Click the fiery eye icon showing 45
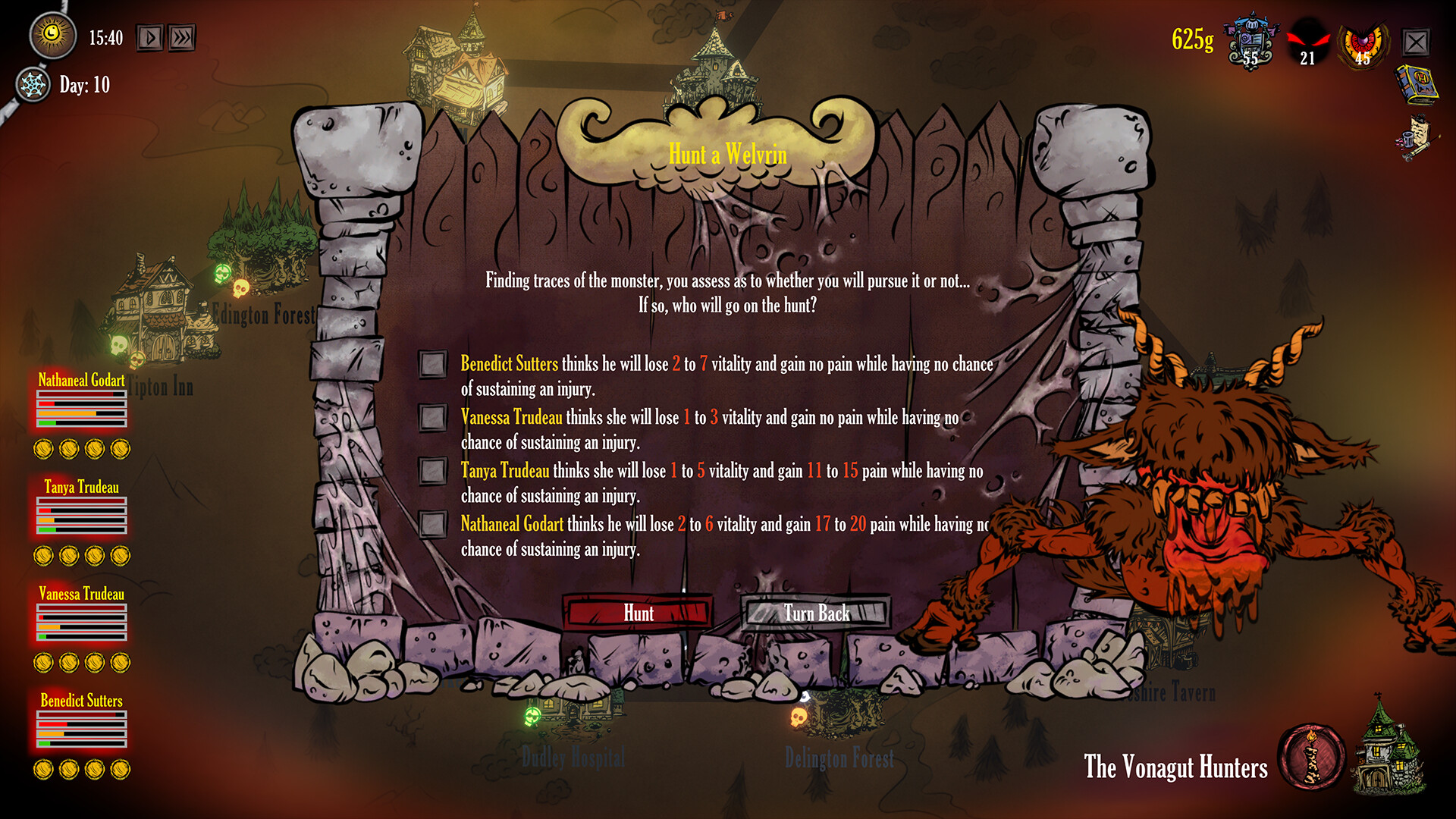 point(1362,42)
